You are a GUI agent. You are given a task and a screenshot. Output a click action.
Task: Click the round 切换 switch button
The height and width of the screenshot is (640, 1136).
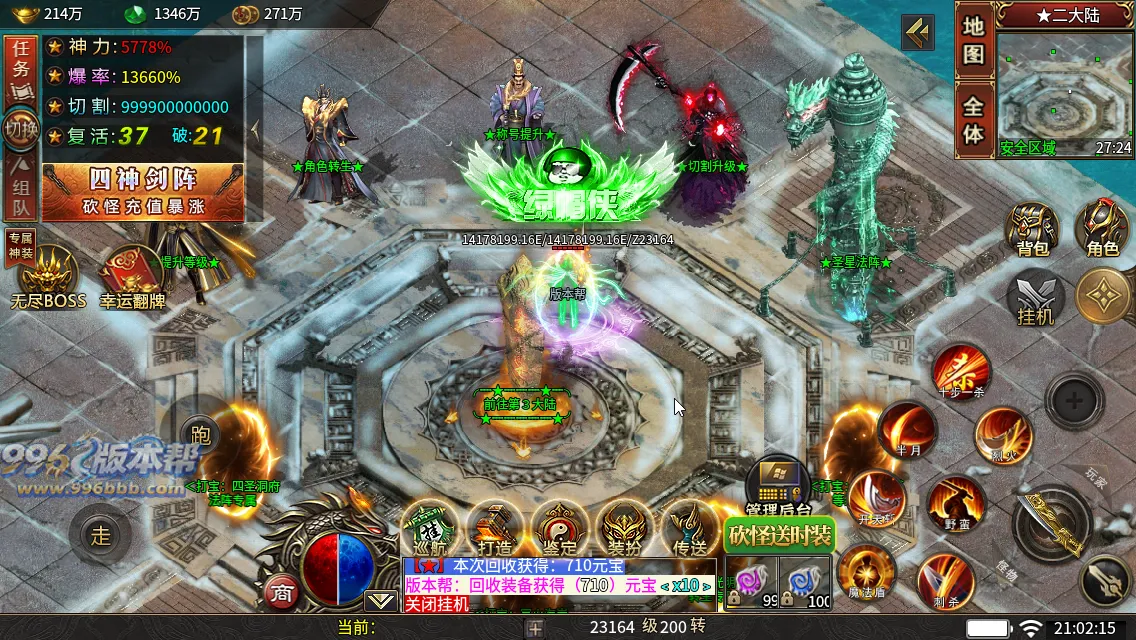click(x=20, y=130)
